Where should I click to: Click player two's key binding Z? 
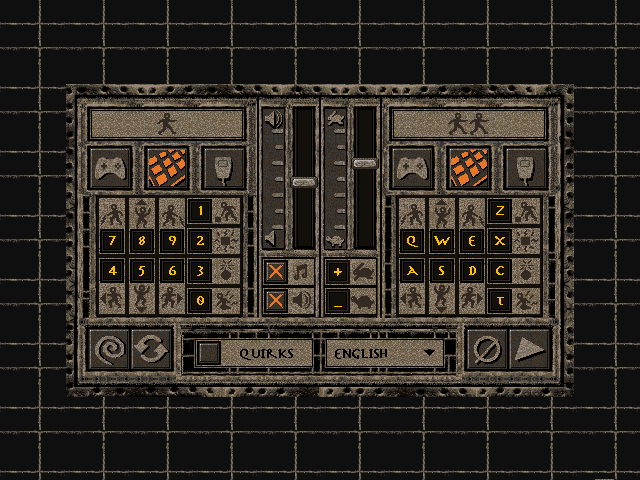coord(499,211)
